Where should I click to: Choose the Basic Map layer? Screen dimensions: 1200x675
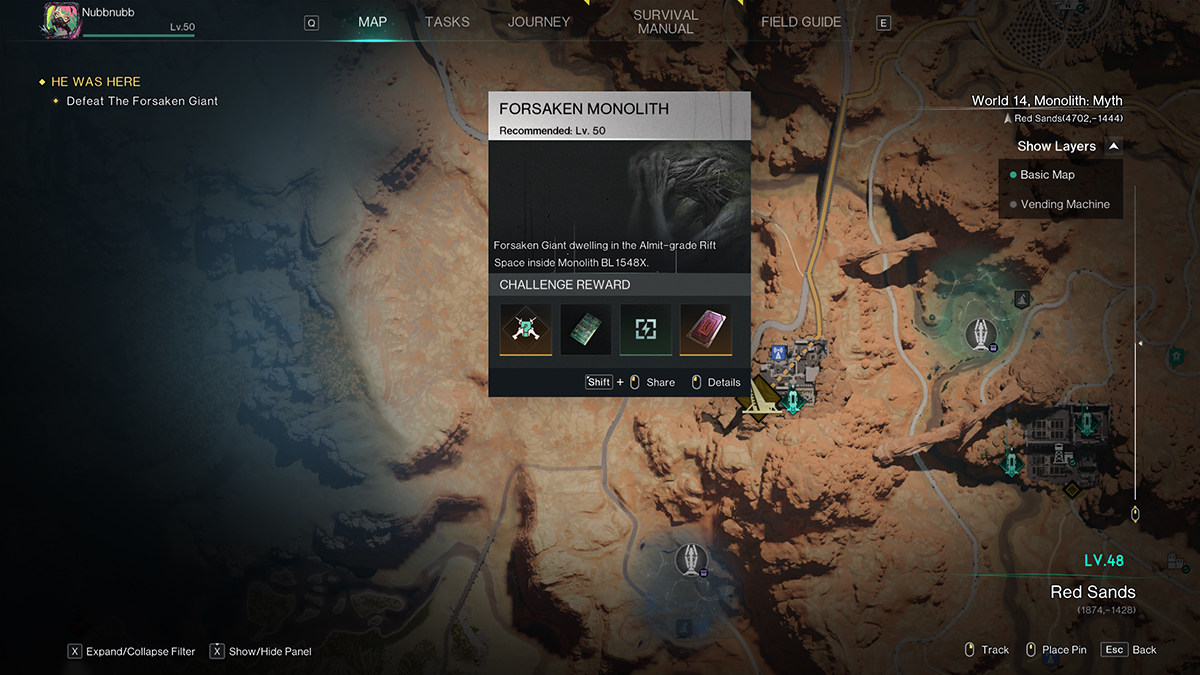(x=1046, y=175)
